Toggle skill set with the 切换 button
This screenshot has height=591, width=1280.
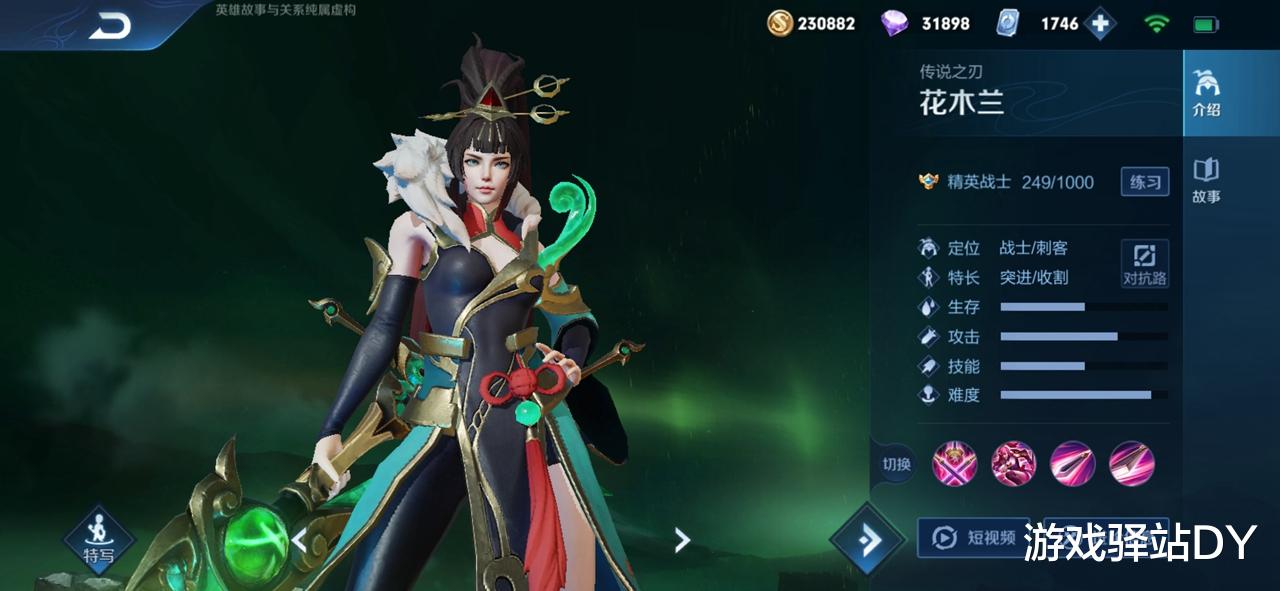[896, 464]
